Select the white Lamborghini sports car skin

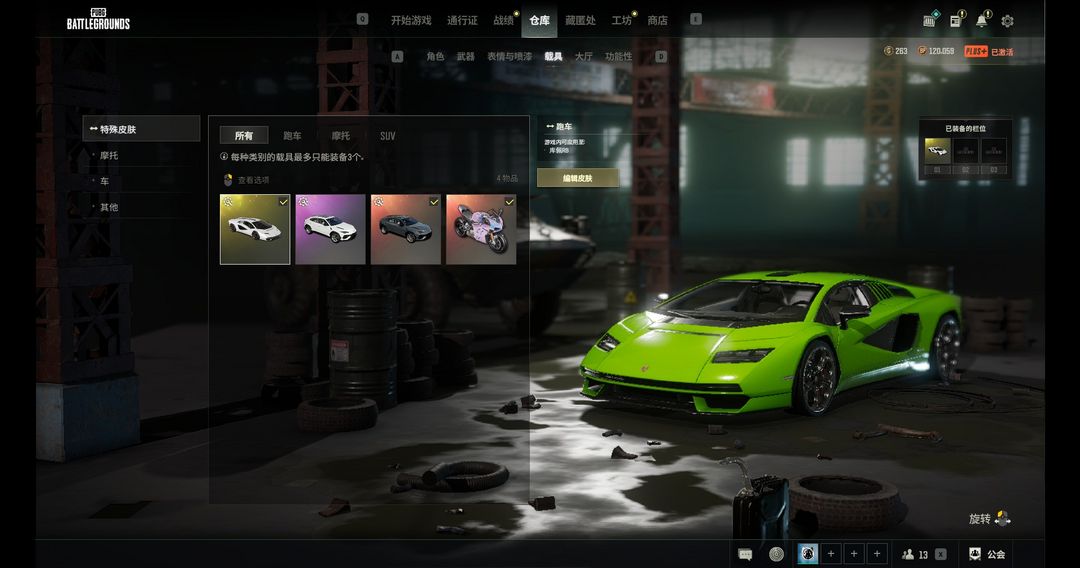tap(255, 229)
